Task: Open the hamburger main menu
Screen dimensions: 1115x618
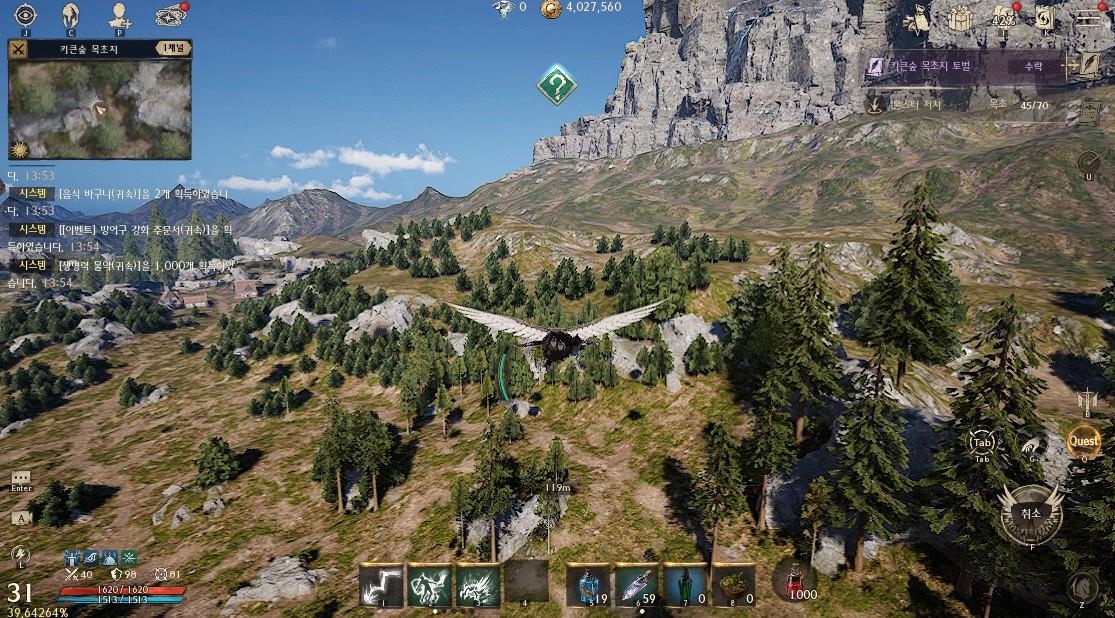Action: pyautogui.click(x=1088, y=17)
